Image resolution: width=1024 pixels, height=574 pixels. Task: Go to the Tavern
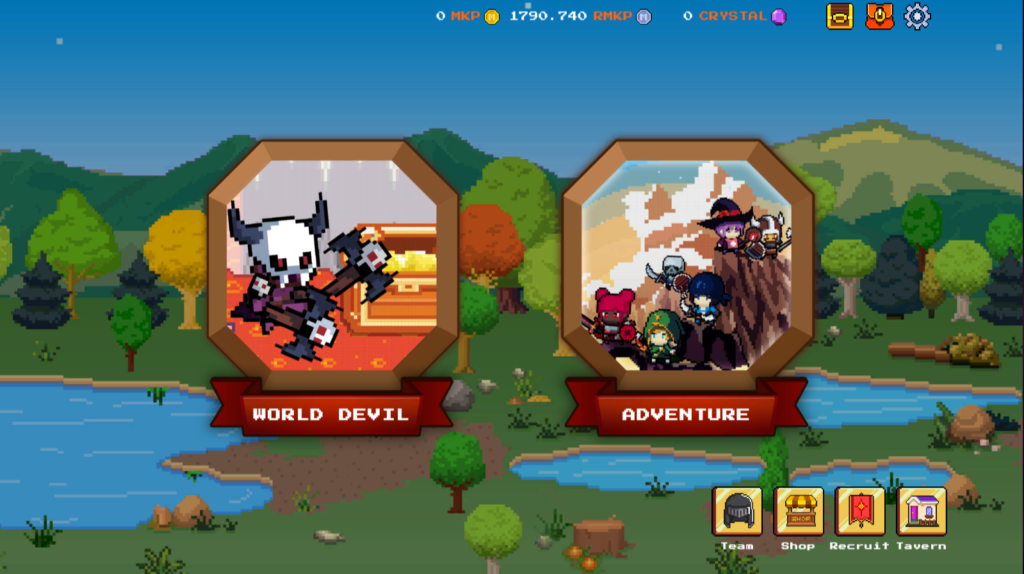[921, 511]
